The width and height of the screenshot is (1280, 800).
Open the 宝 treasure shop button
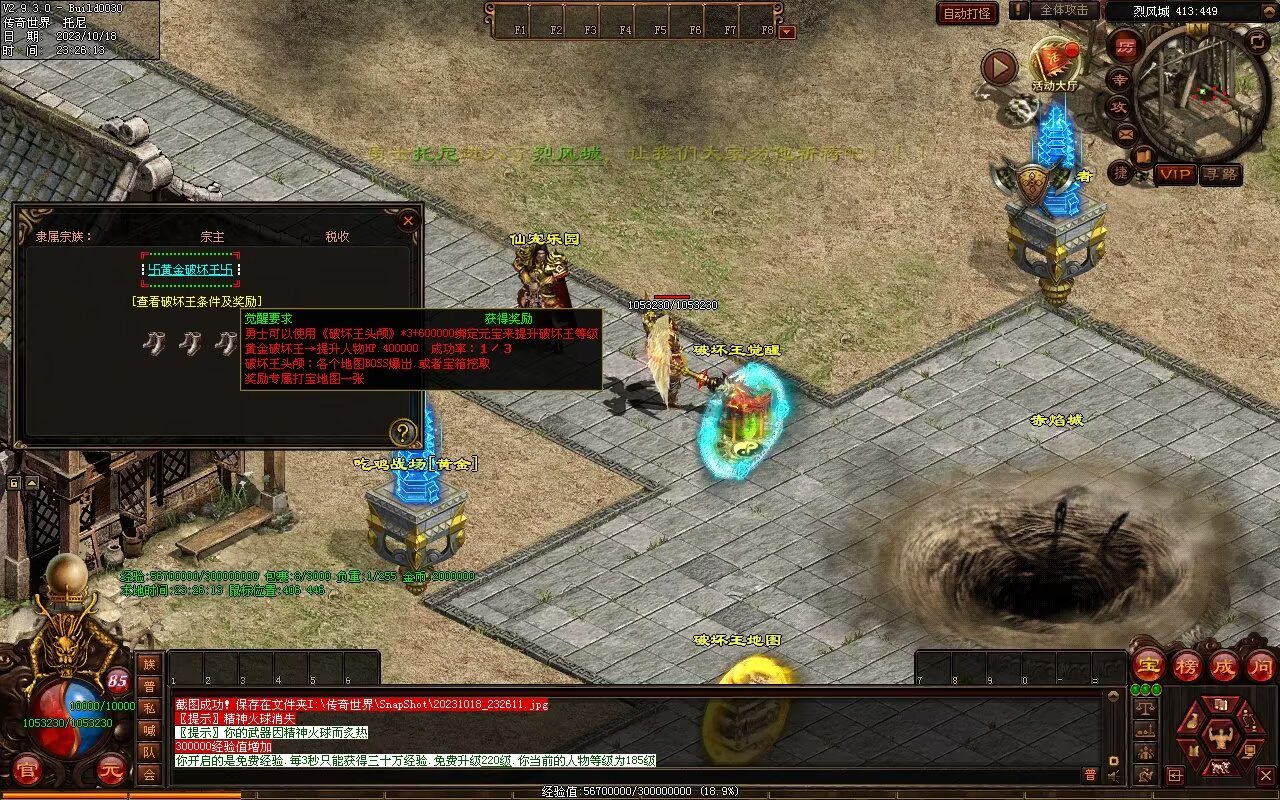coord(1148,665)
